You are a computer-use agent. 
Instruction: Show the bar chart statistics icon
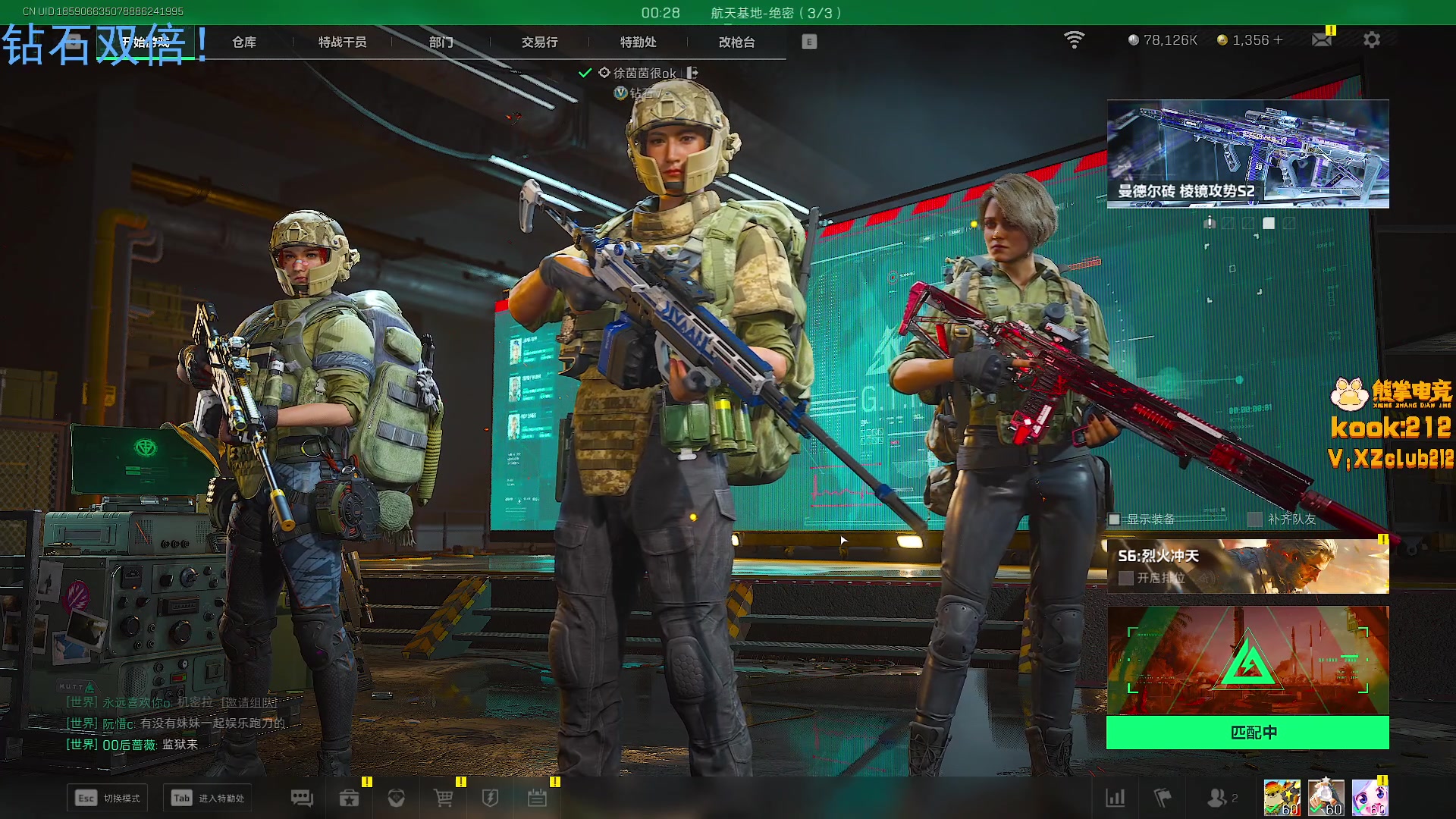click(x=1116, y=798)
